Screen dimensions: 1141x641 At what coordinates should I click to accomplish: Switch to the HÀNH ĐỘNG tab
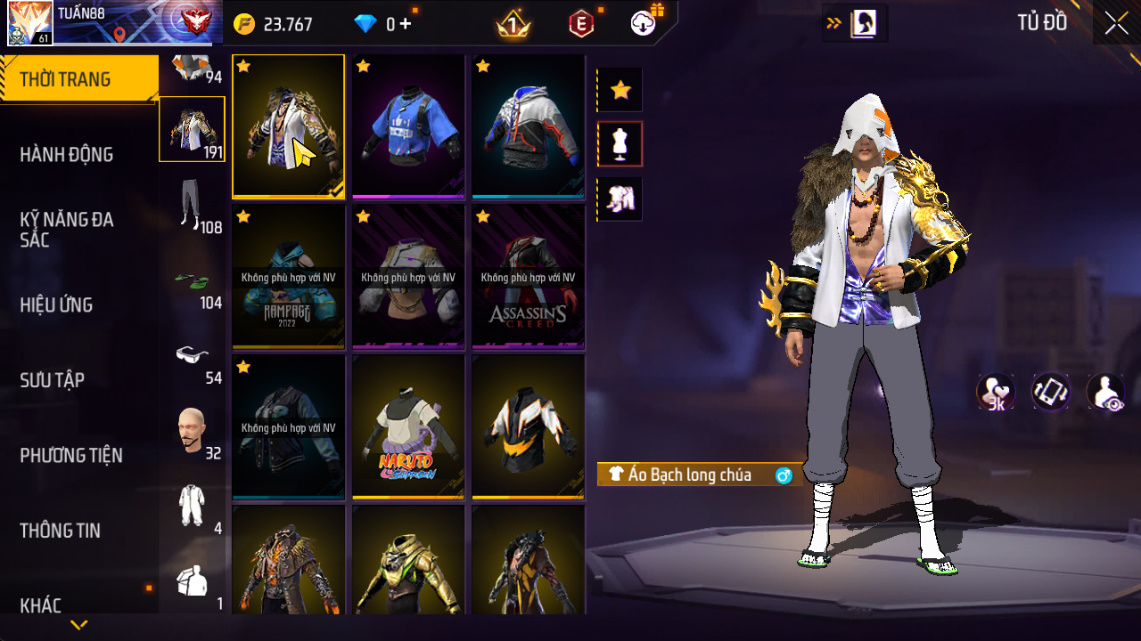(67, 154)
